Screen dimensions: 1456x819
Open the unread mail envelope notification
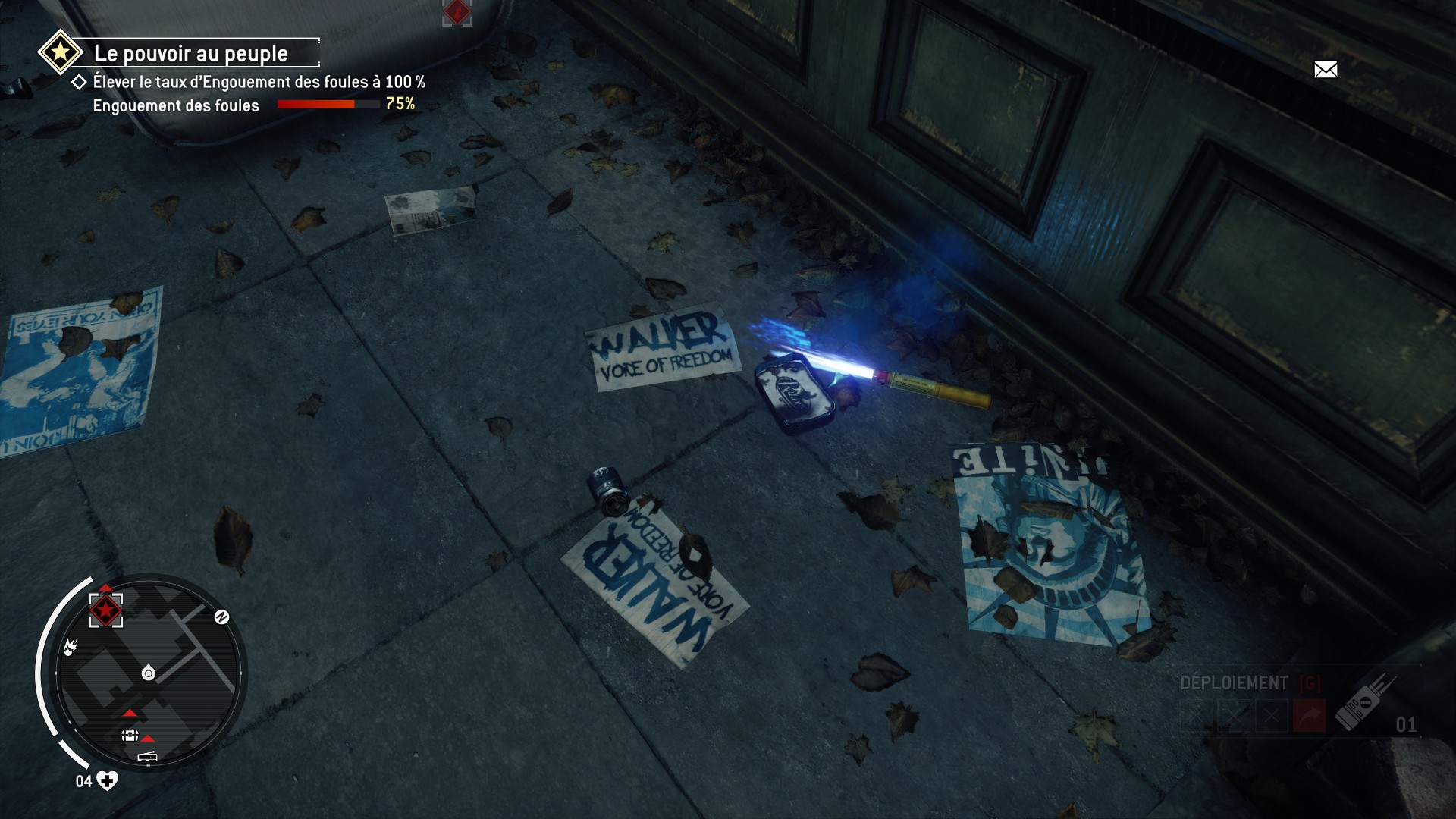pyautogui.click(x=1325, y=70)
